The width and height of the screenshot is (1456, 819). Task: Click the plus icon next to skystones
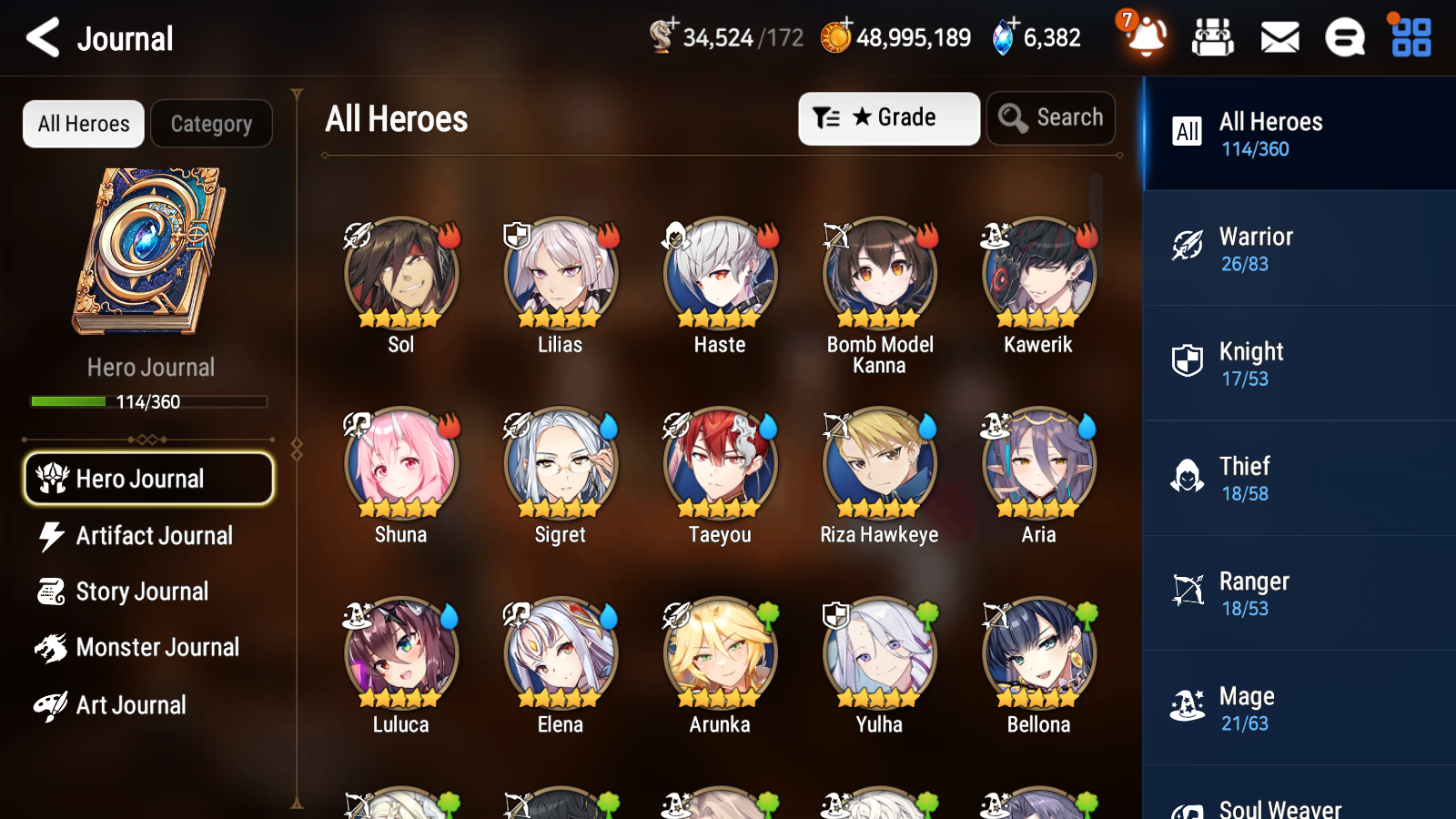tap(1013, 25)
